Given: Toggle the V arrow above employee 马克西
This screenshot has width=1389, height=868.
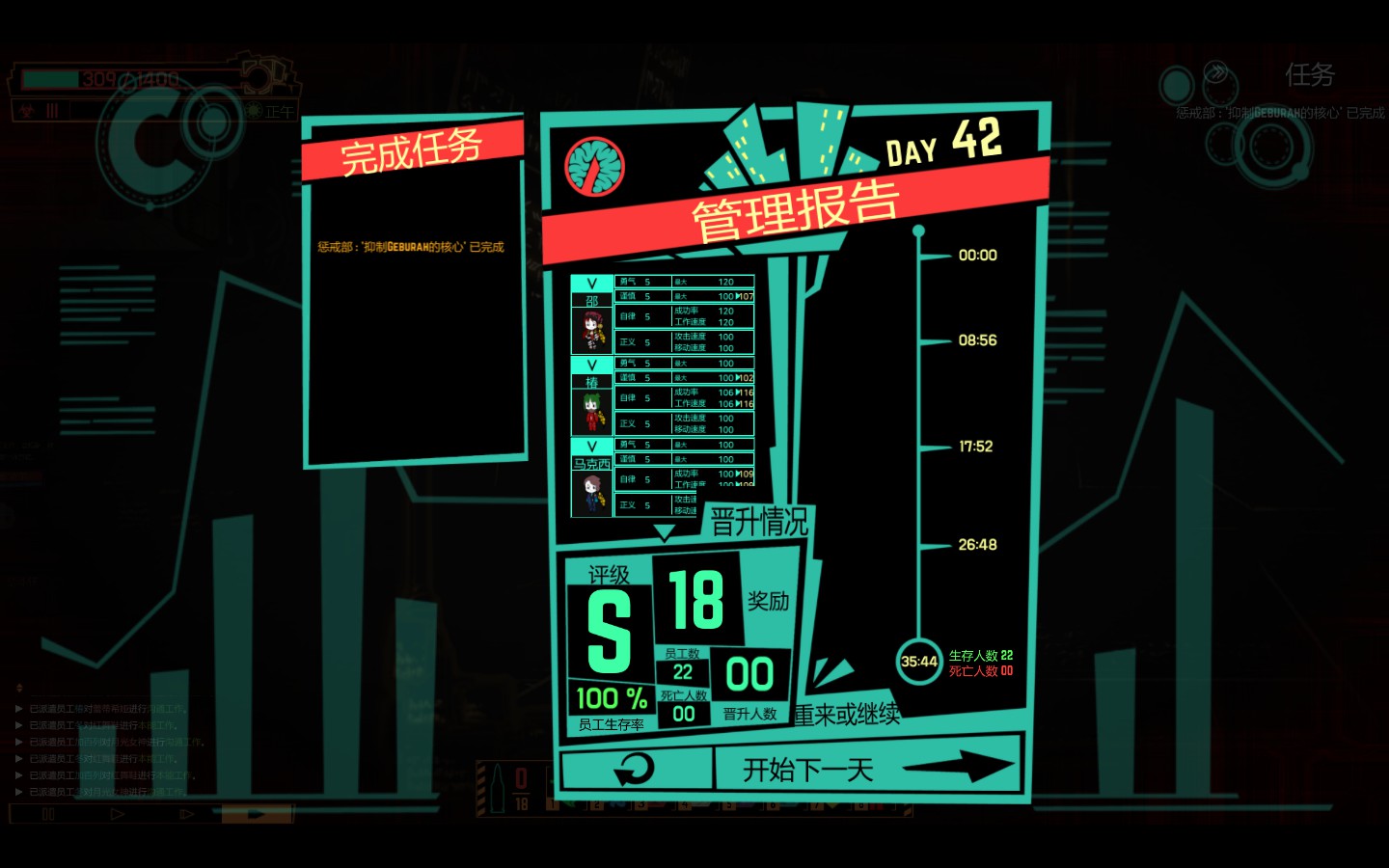Looking at the screenshot, I should 591,447.
